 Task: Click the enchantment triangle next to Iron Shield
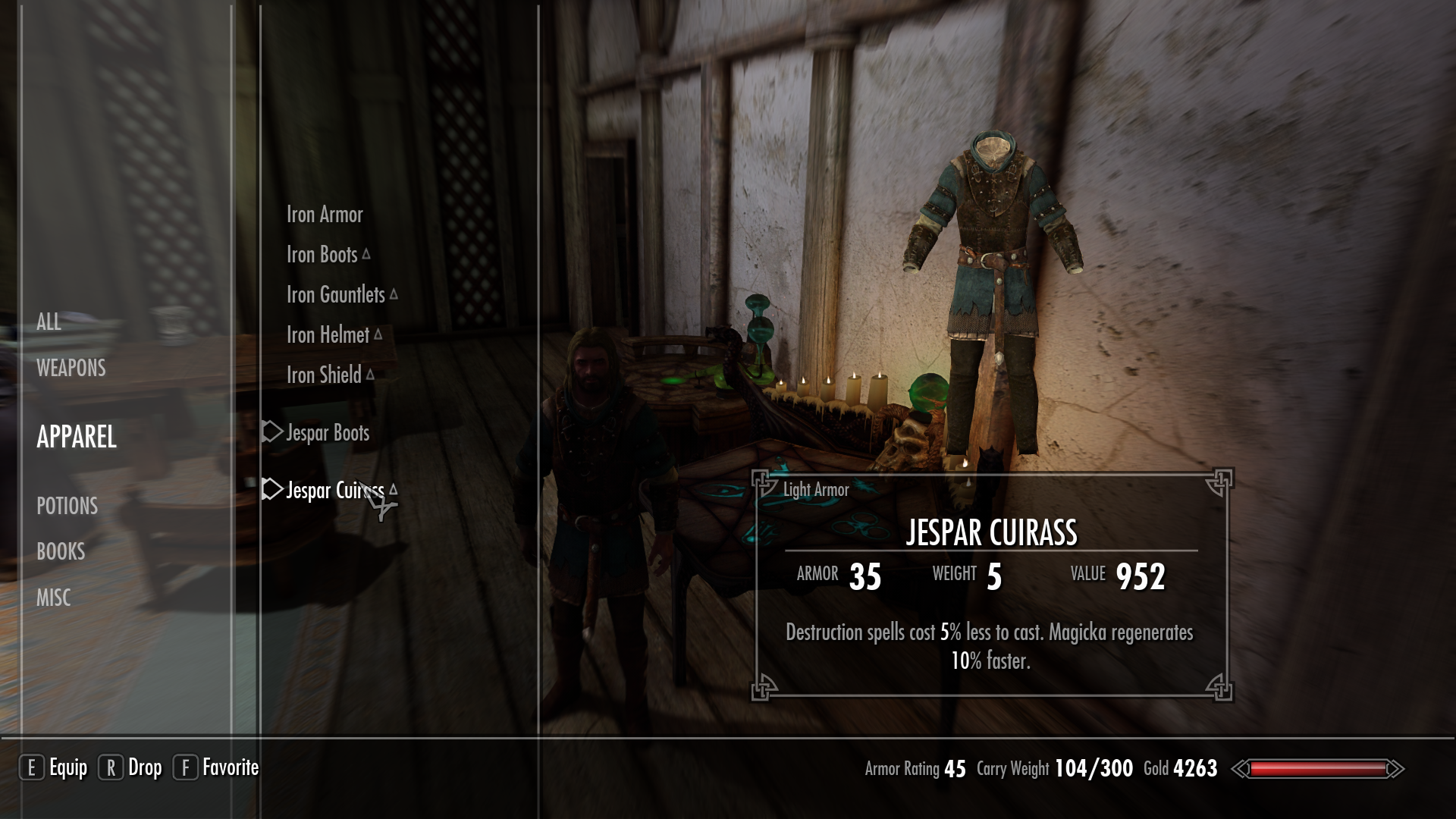pos(370,372)
